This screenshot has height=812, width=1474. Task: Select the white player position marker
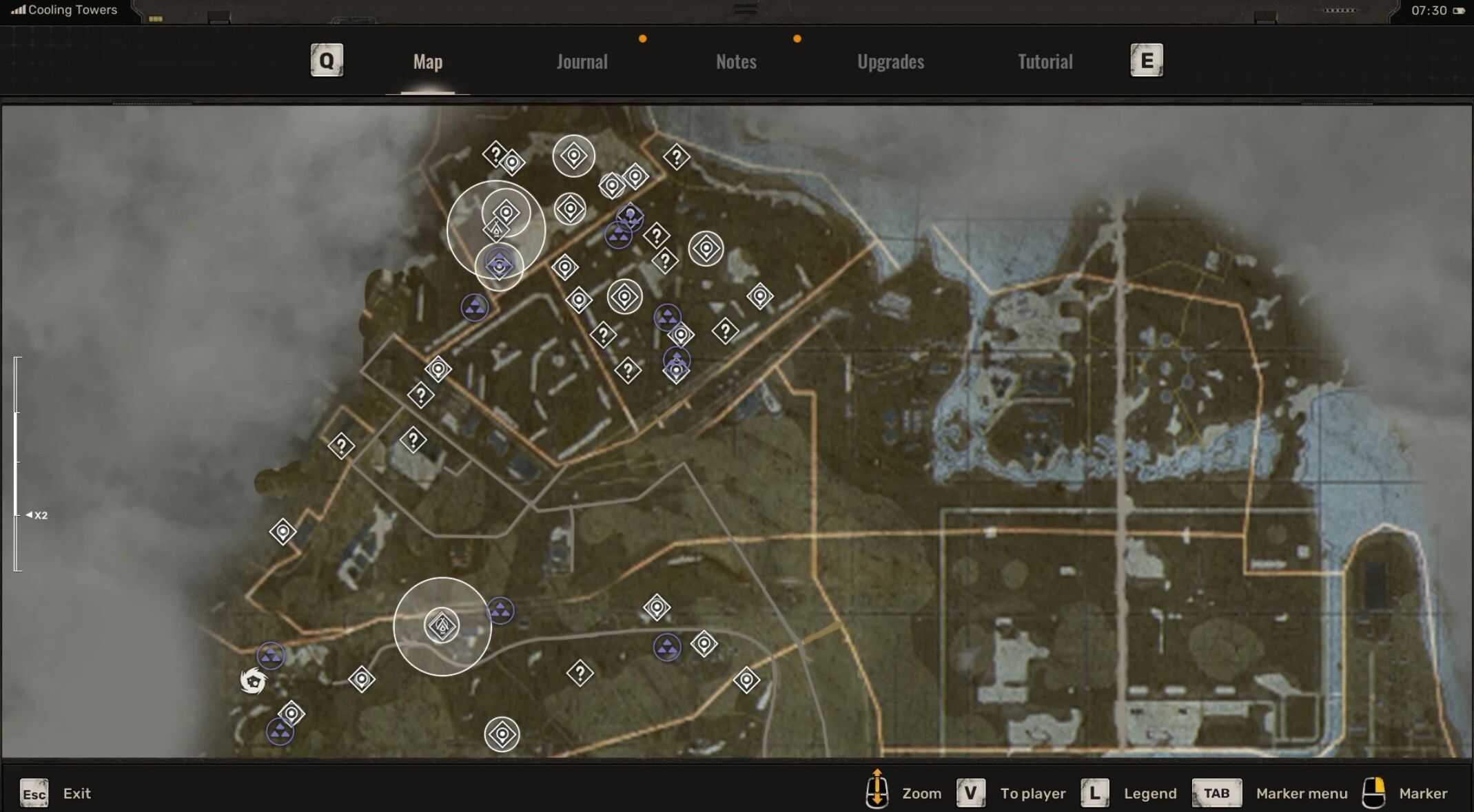253,681
